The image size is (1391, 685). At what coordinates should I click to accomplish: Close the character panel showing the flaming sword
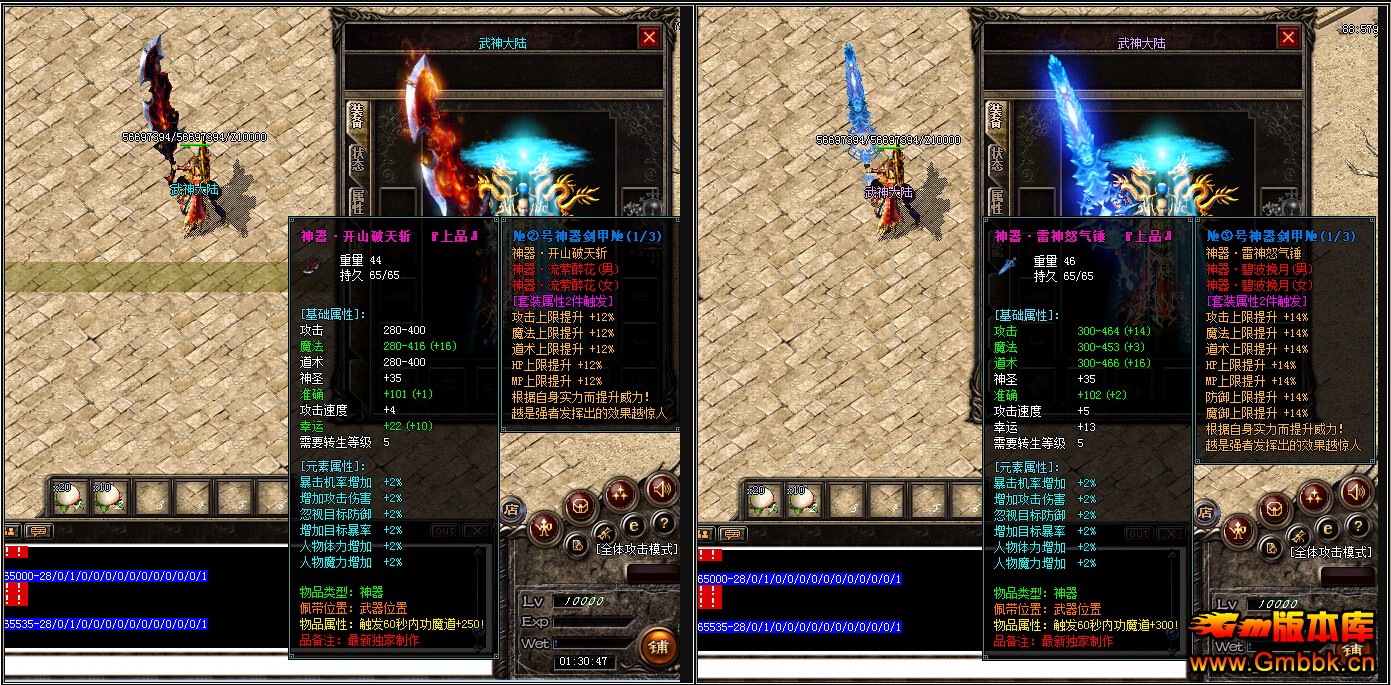point(649,38)
